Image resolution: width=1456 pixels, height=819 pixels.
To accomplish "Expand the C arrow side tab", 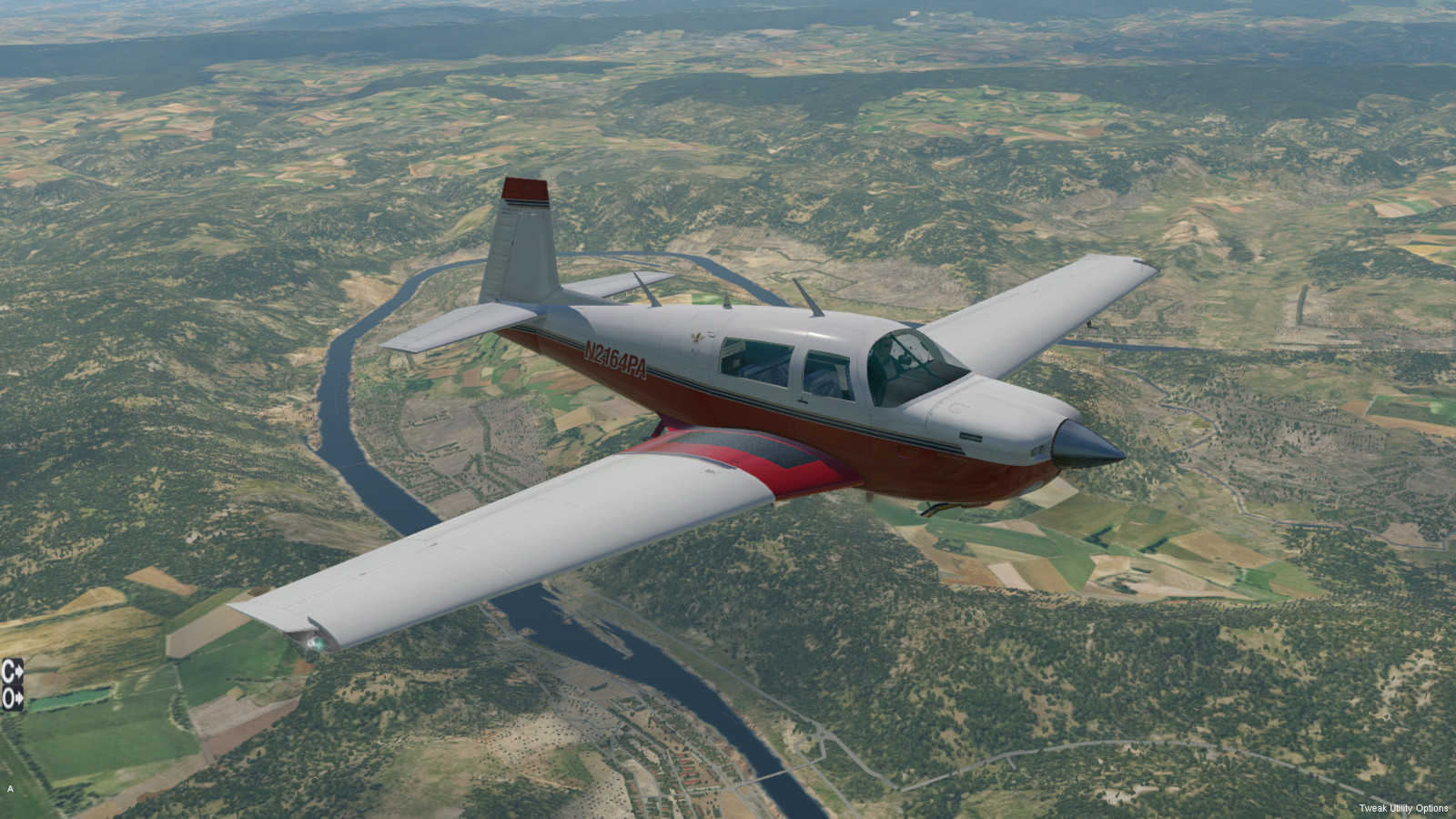I will click(12, 671).
